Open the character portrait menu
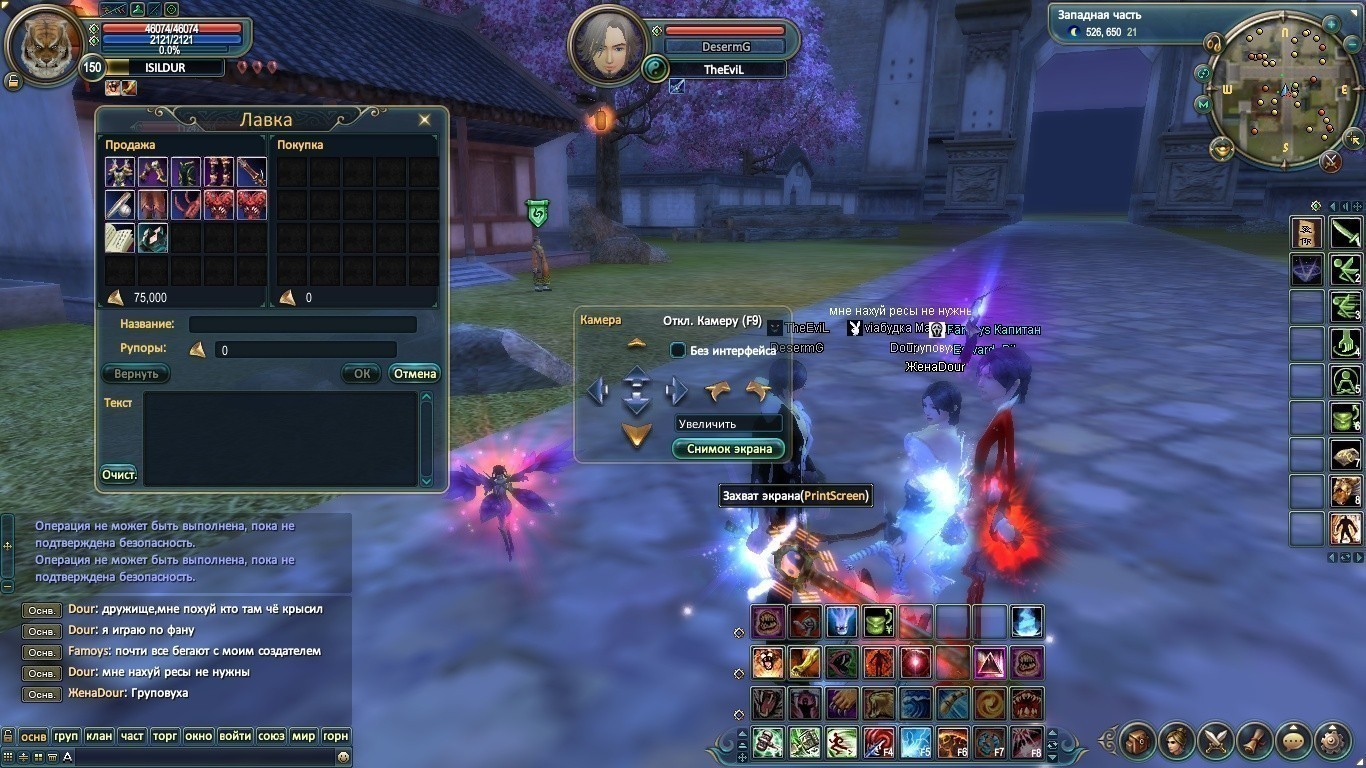Viewport: 1366px width, 768px height. [1177, 741]
